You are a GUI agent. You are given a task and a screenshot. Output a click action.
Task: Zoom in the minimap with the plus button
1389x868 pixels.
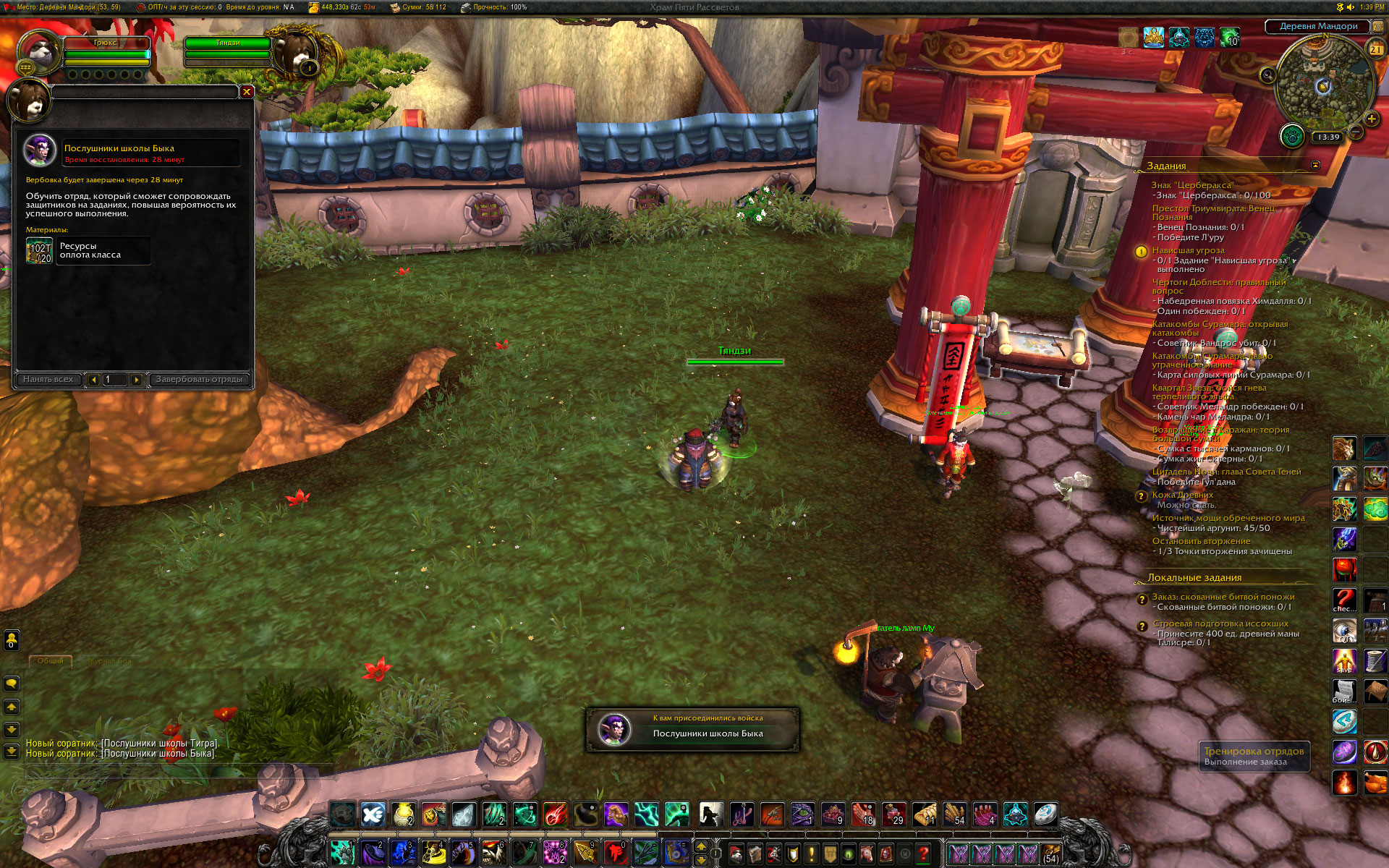click(1371, 119)
